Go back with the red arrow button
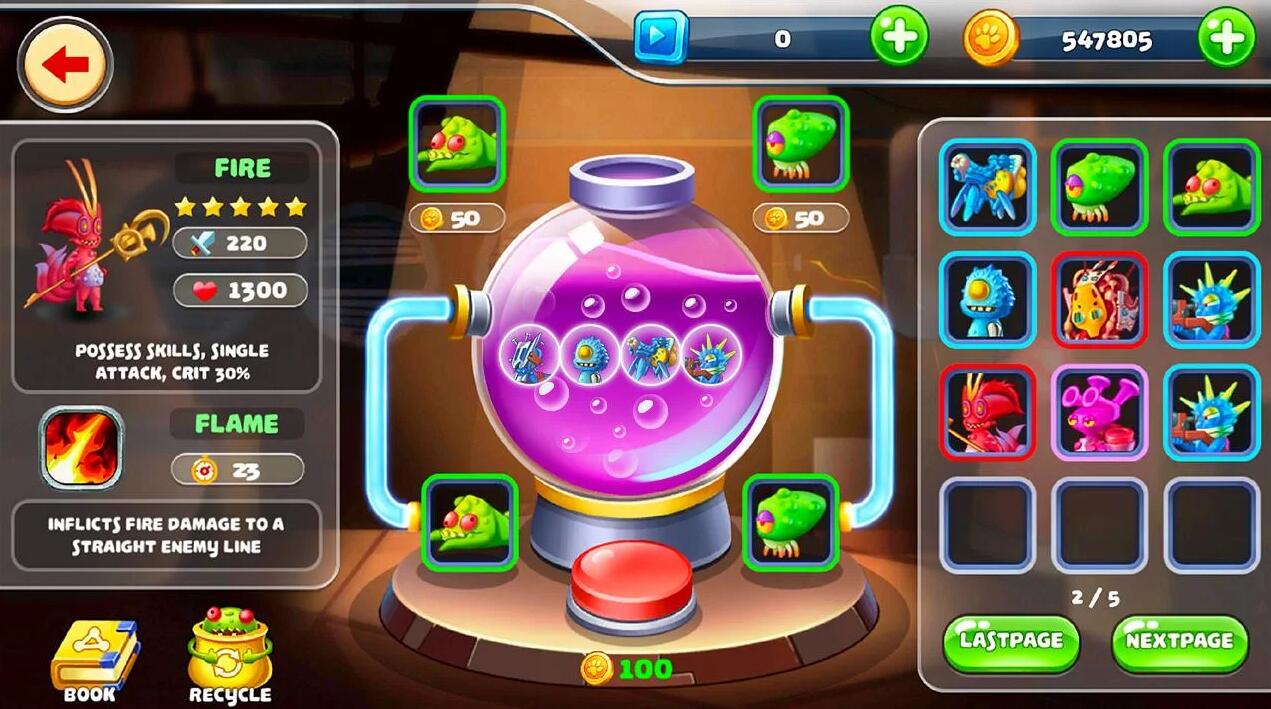Viewport: 1271px width, 709px height. point(66,65)
